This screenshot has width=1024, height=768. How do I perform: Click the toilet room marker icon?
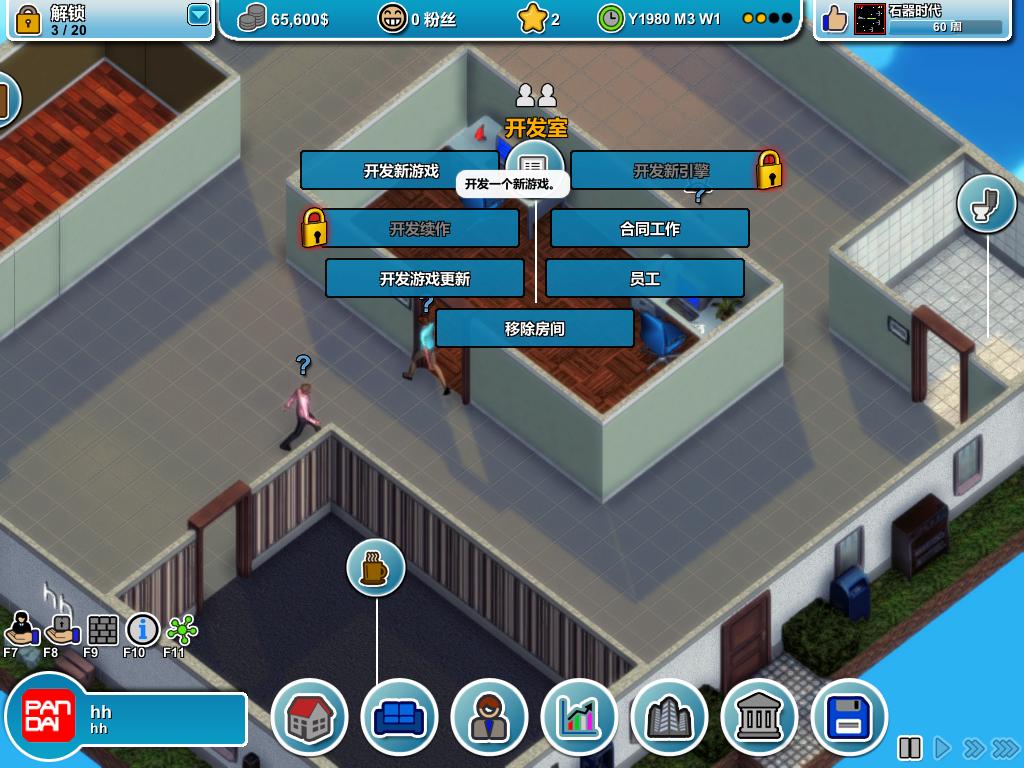987,204
